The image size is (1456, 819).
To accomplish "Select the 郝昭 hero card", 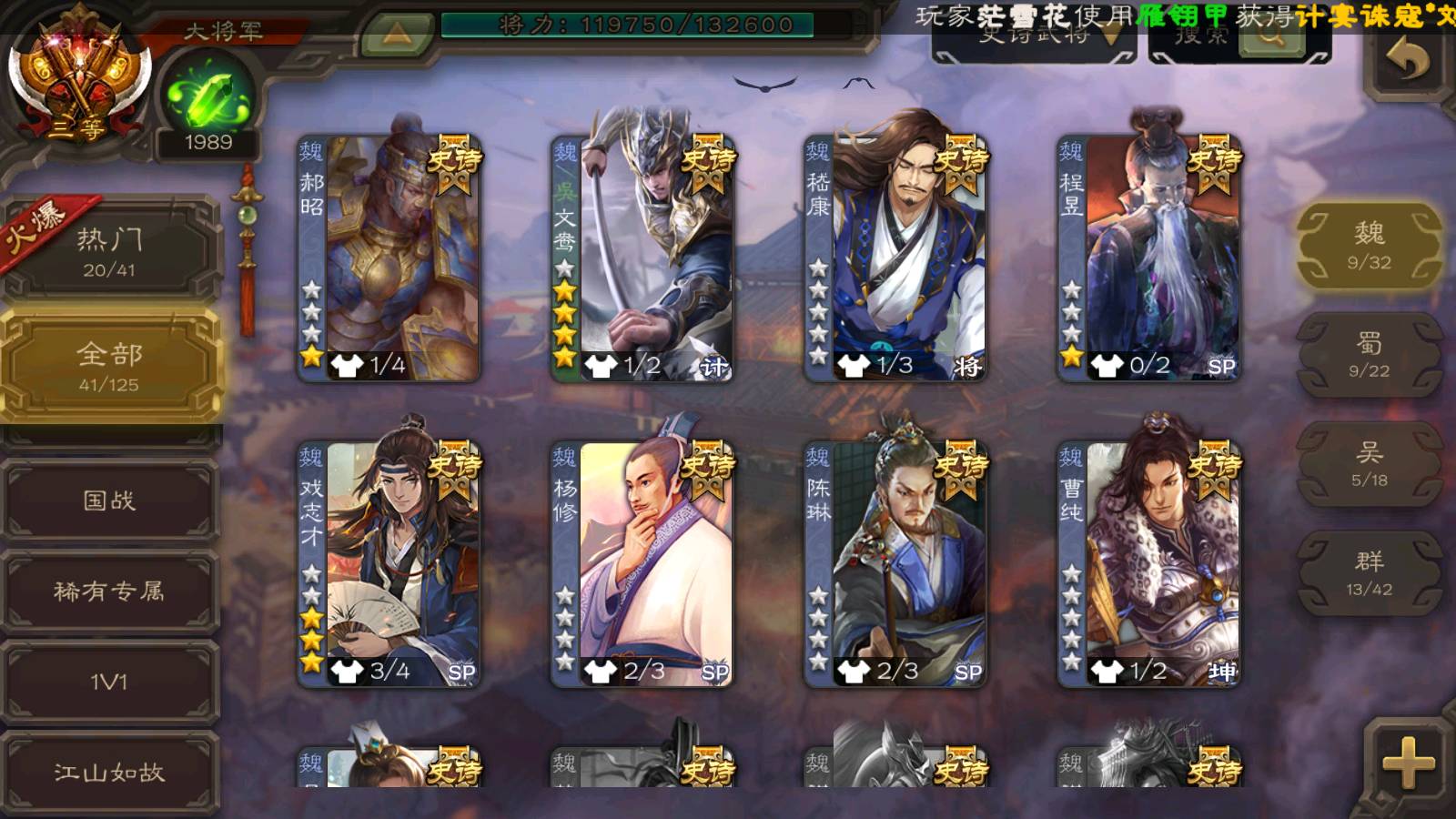I will point(389,258).
